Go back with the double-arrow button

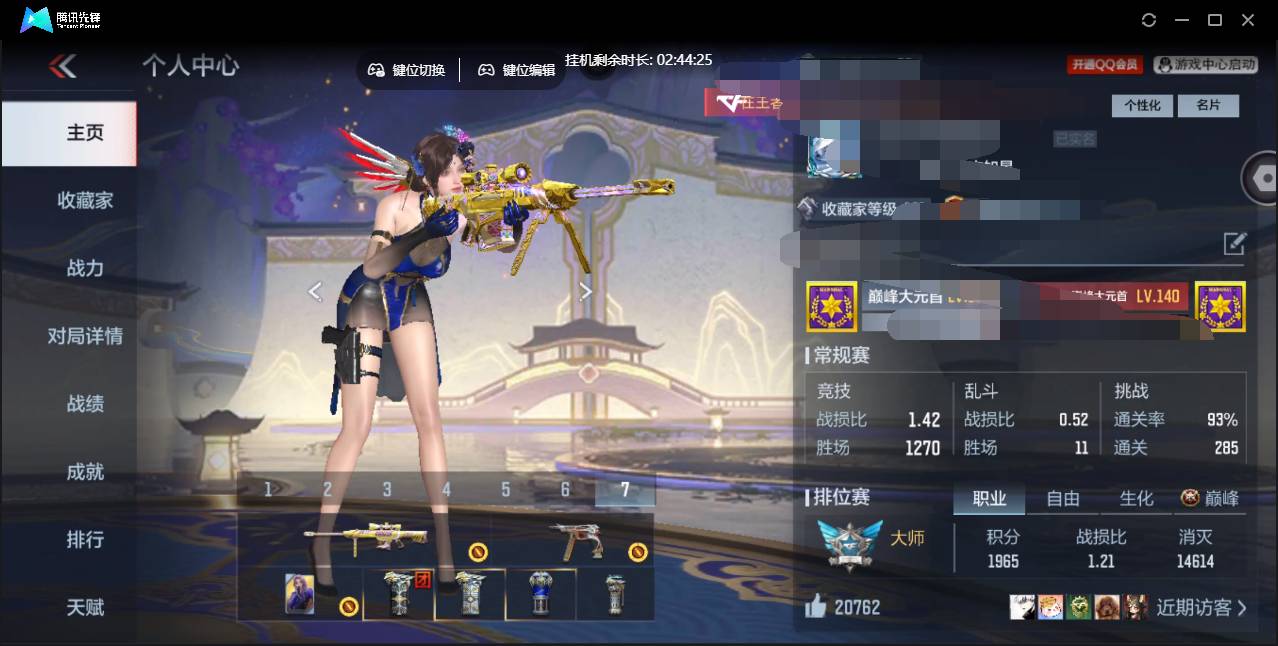point(62,67)
